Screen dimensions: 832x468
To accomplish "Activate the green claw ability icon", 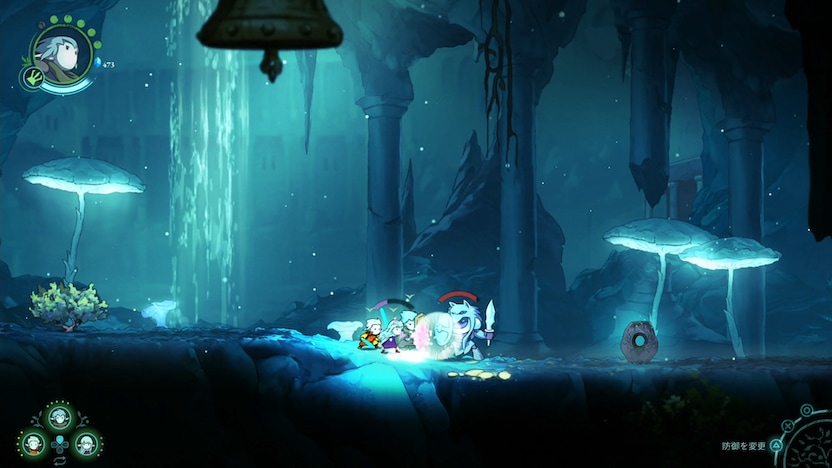I will [x=30, y=77].
